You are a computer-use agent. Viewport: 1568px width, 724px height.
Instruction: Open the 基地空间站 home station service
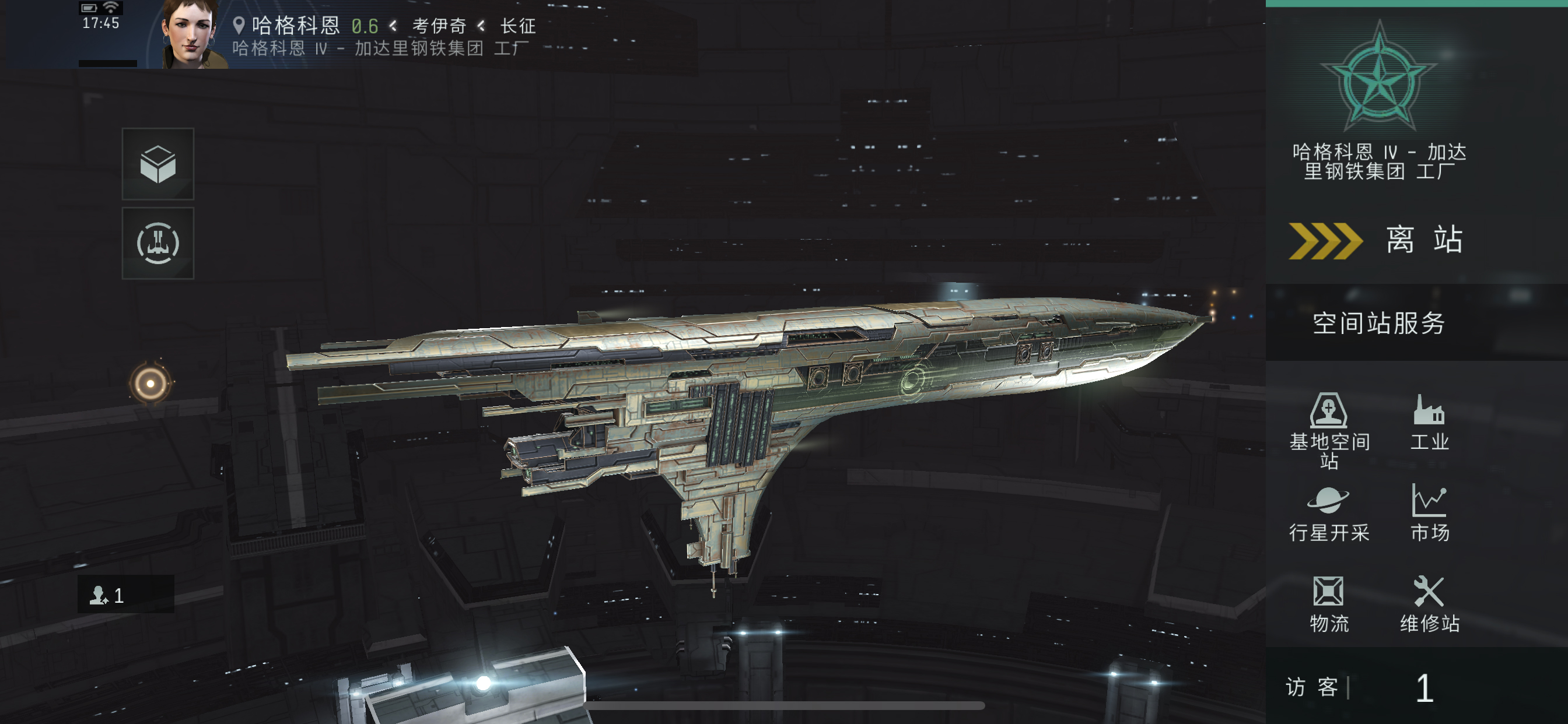[1329, 430]
